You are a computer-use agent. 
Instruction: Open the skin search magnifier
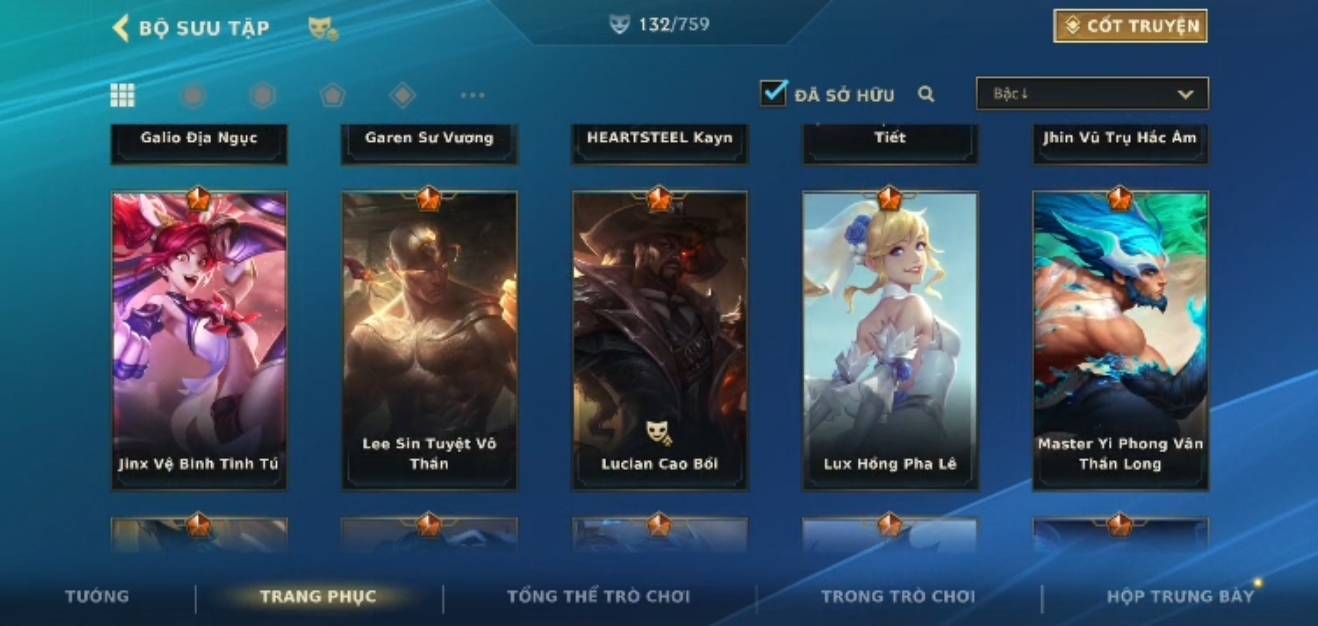point(926,94)
